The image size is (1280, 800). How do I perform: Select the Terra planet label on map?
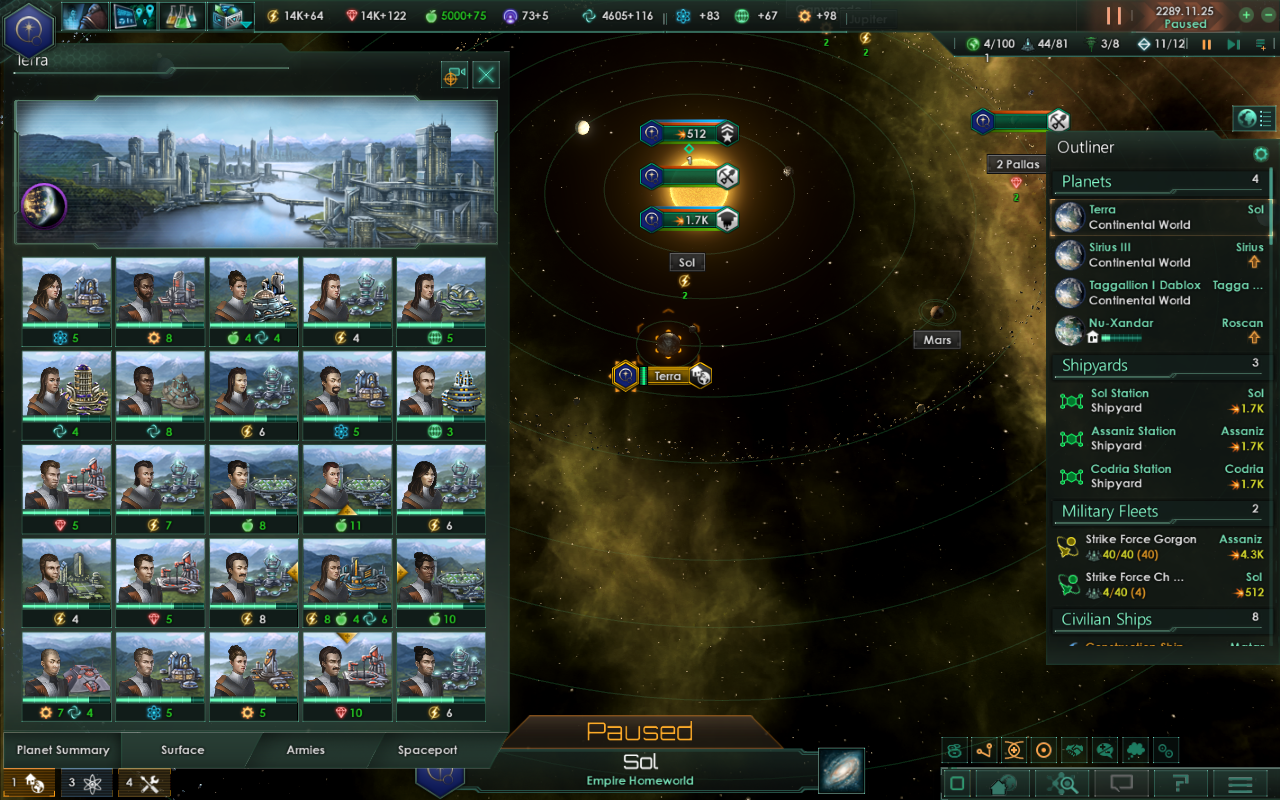[668, 376]
